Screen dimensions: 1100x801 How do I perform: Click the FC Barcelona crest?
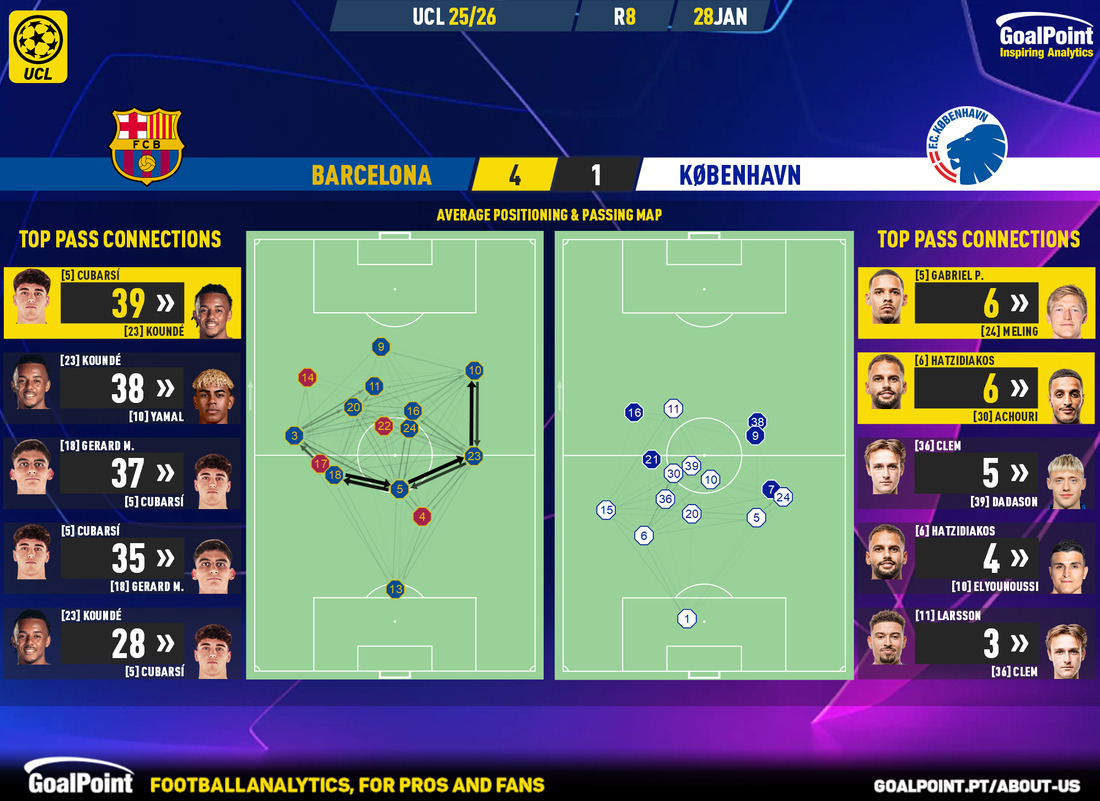pyautogui.click(x=147, y=146)
